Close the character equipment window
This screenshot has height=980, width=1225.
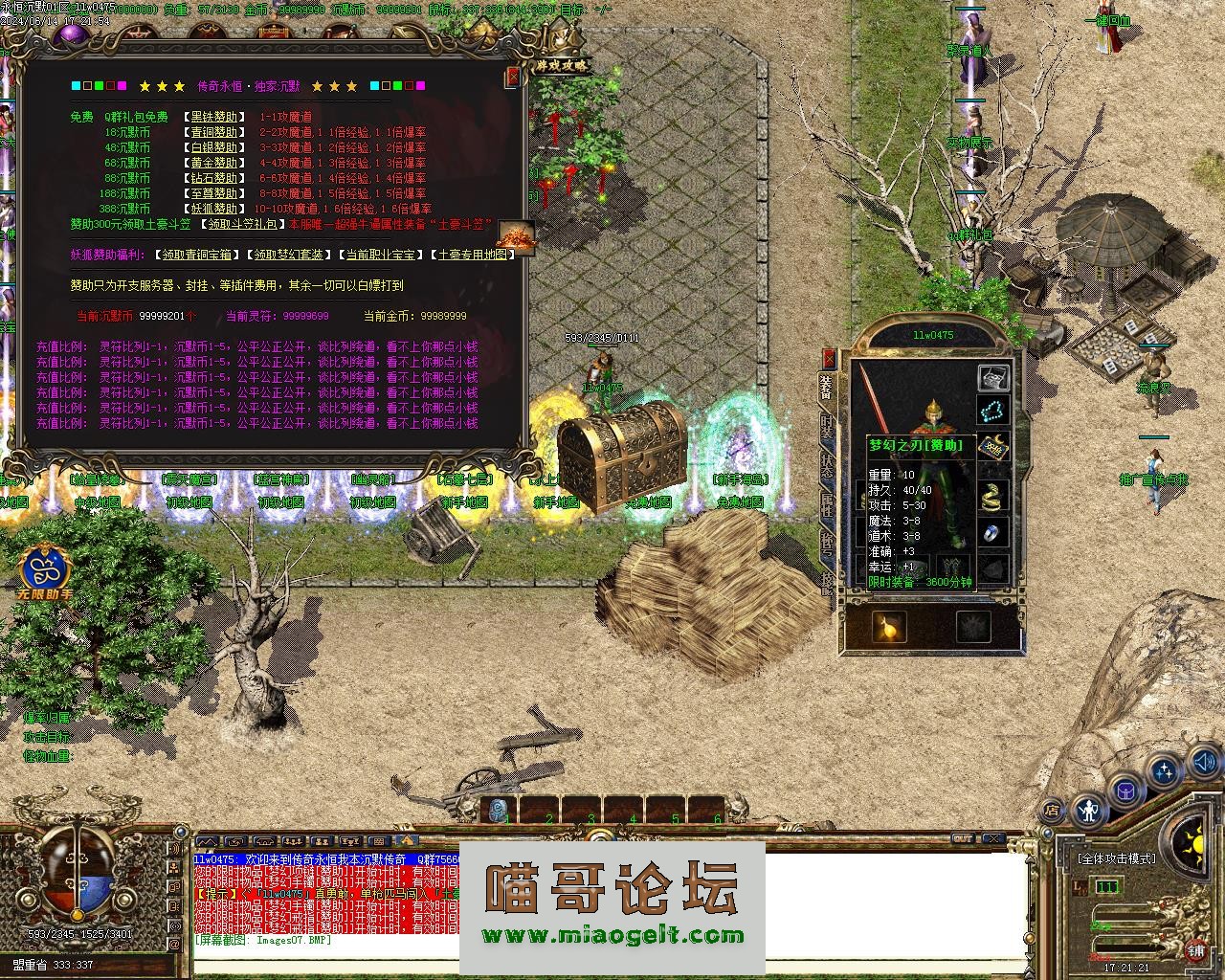coord(830,358)
